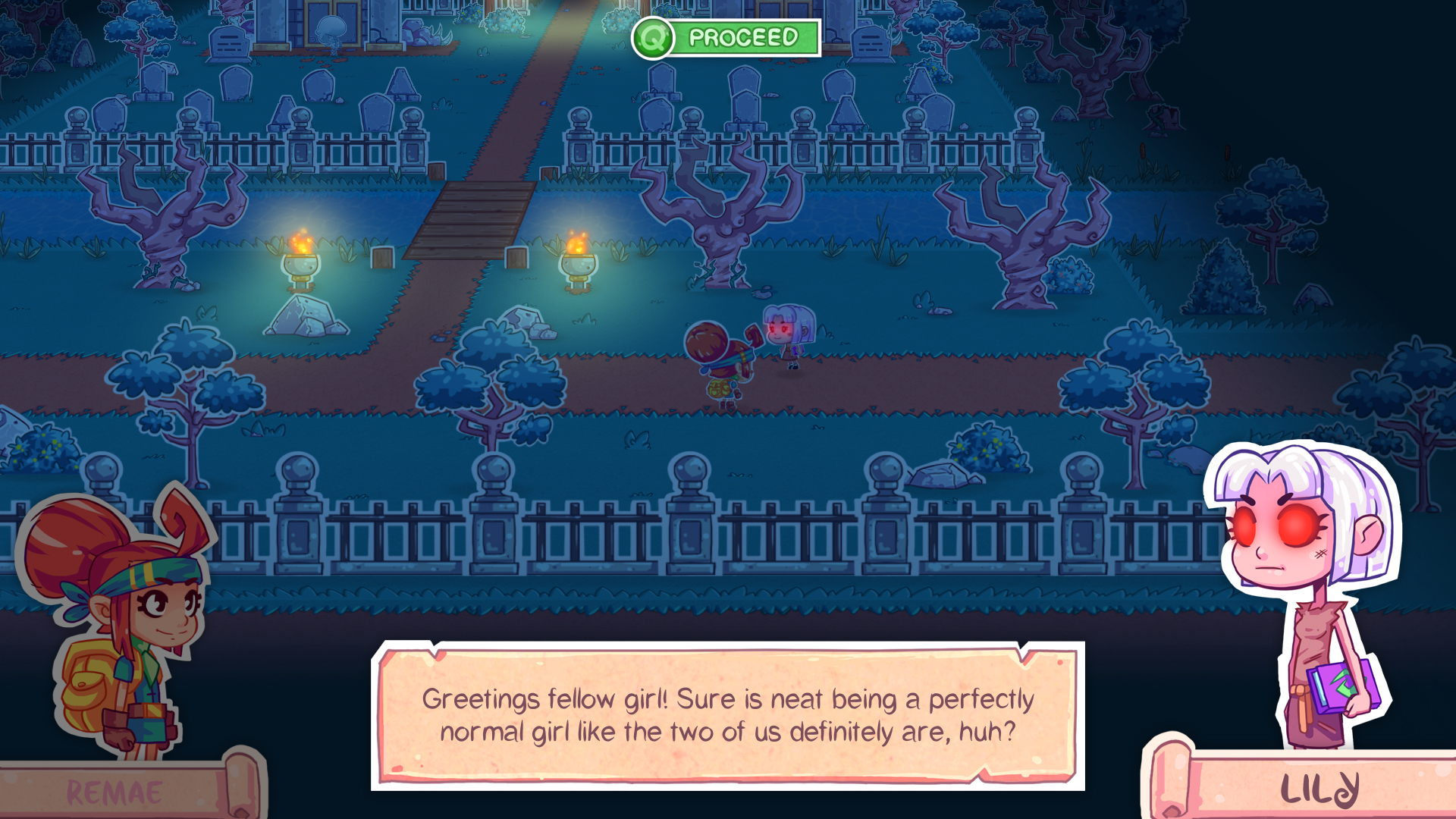Click the green Q key icon
1456x819 pixels.
[x=652, y=36]
